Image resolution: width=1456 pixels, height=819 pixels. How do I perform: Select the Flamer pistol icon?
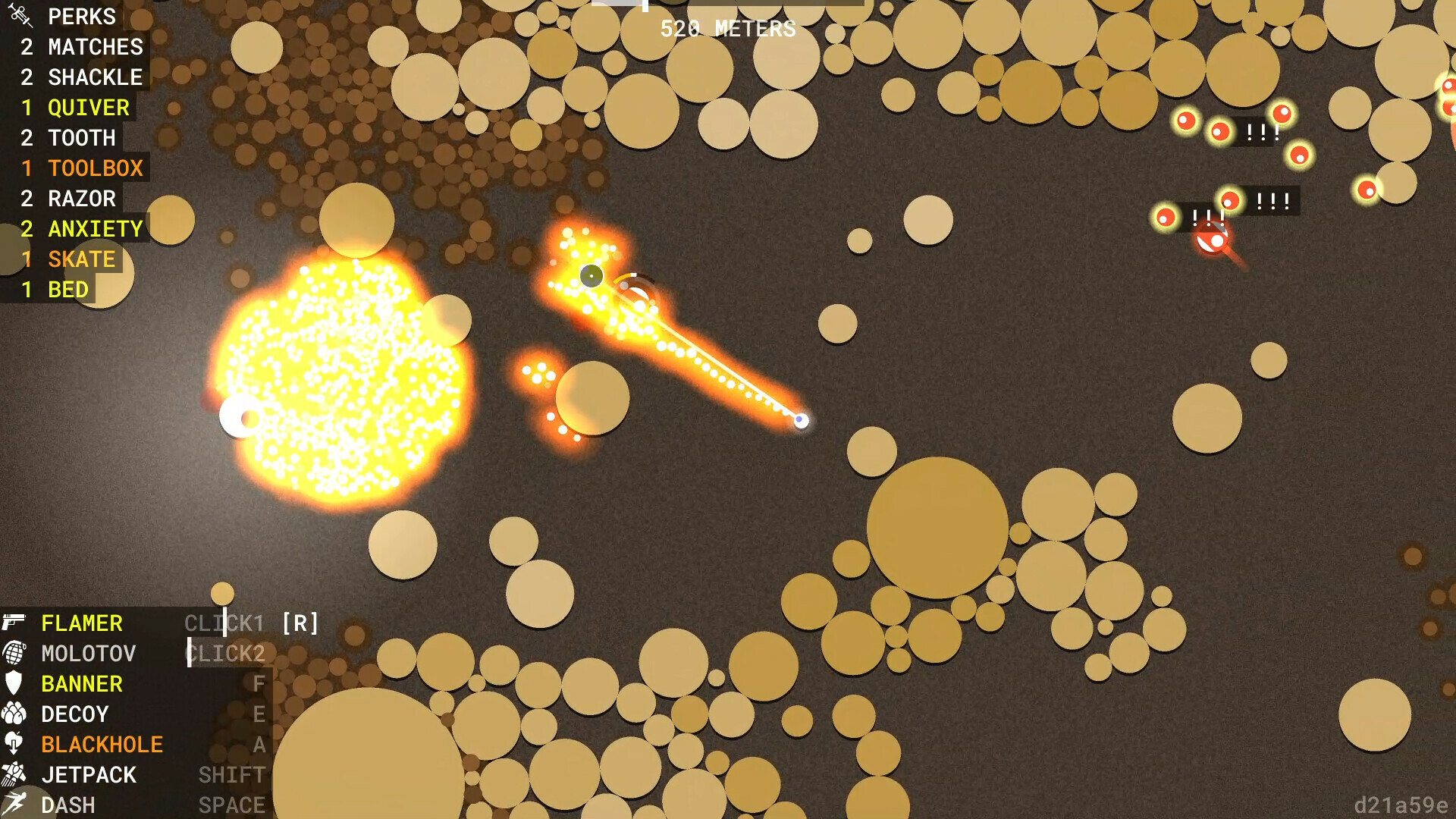[17, 623]
